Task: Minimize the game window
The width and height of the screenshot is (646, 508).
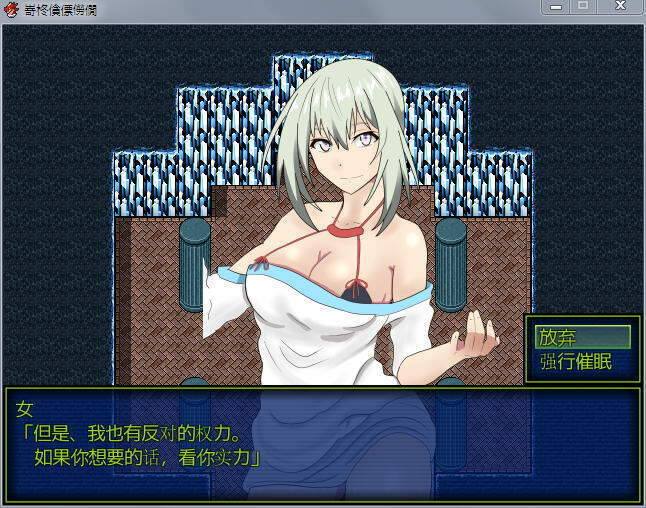Action: (557, 6)
